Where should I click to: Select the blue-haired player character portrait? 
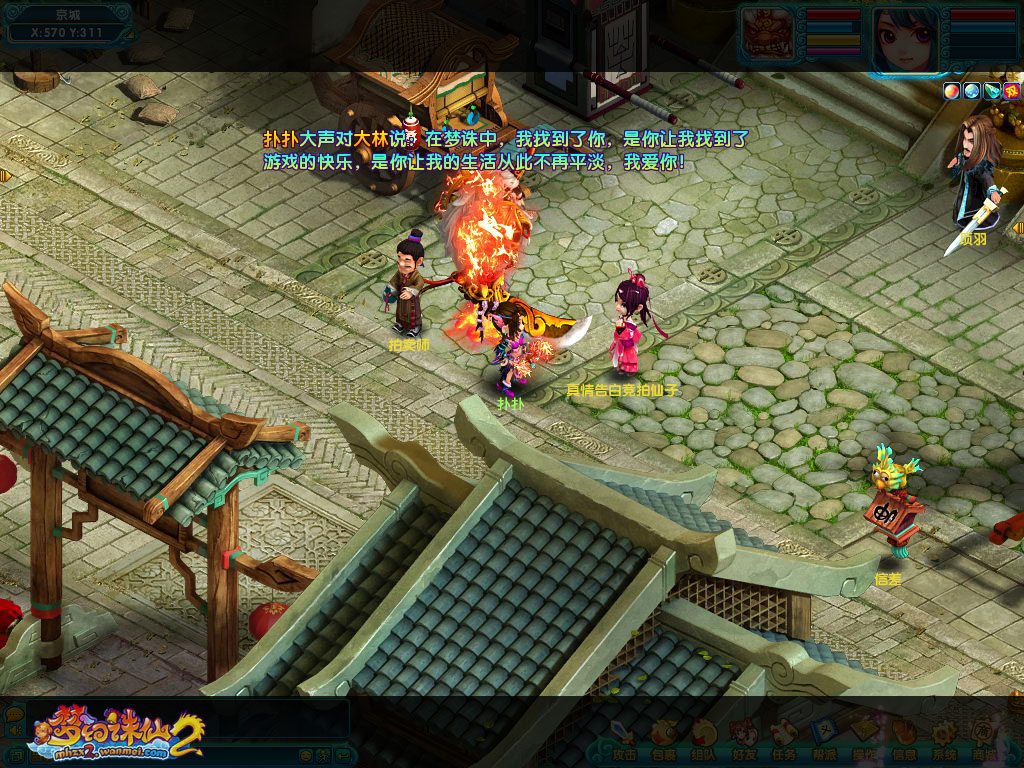pyautogui.click(x=903, y=38)
